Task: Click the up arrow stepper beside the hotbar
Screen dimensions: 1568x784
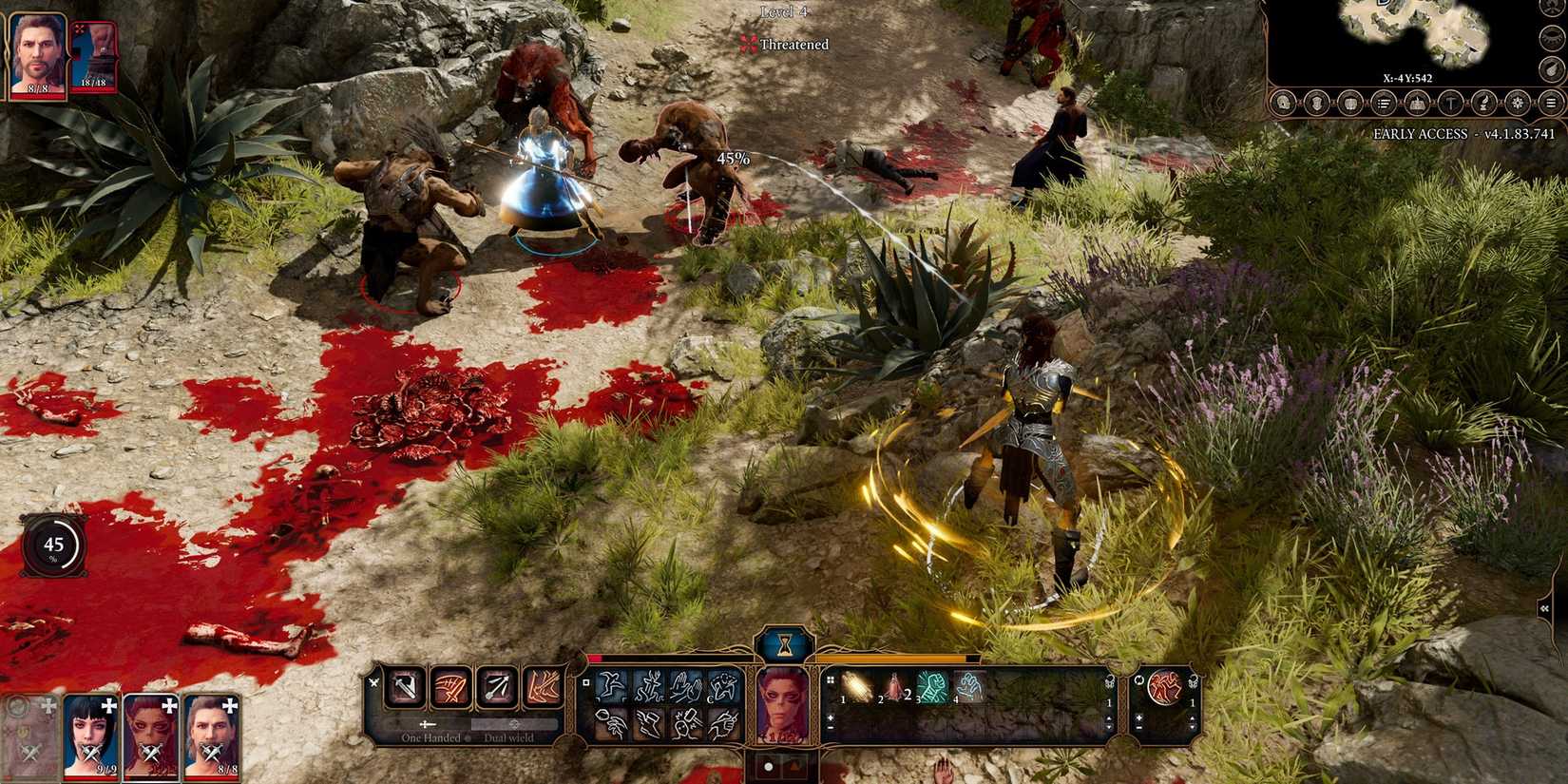Action: (x=1109, y=718)
